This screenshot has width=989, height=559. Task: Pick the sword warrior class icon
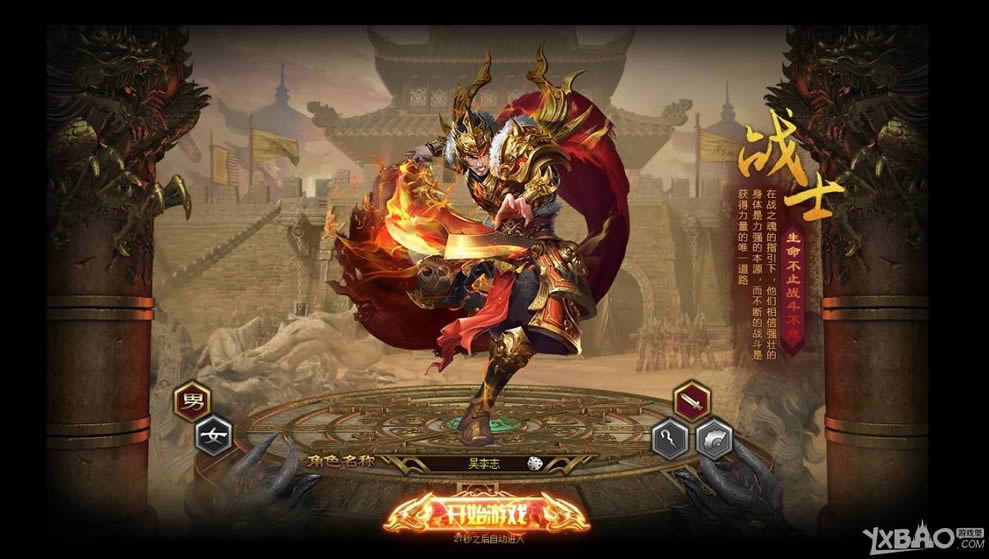pos(690,401)
